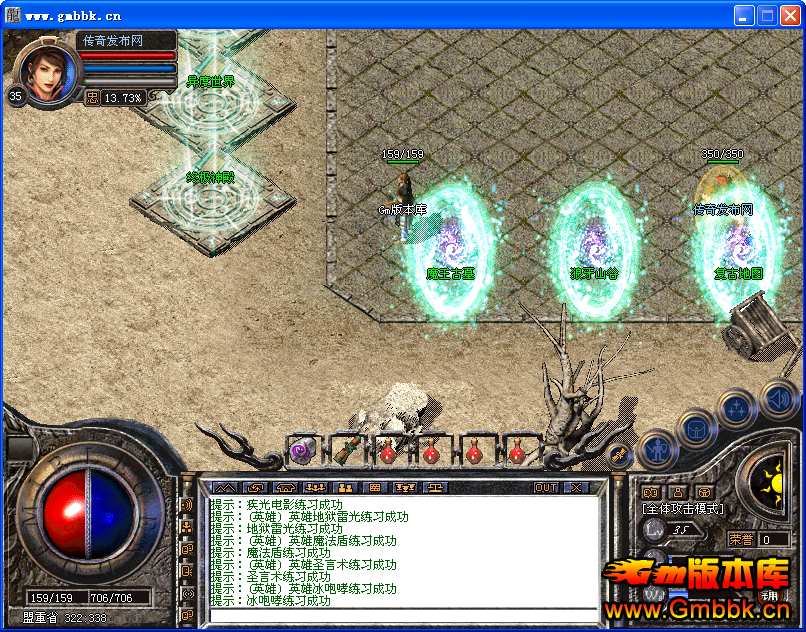Open the bag inventory round button
The height and width of the screenshot is (632, 806).
[x=696, y=427]
